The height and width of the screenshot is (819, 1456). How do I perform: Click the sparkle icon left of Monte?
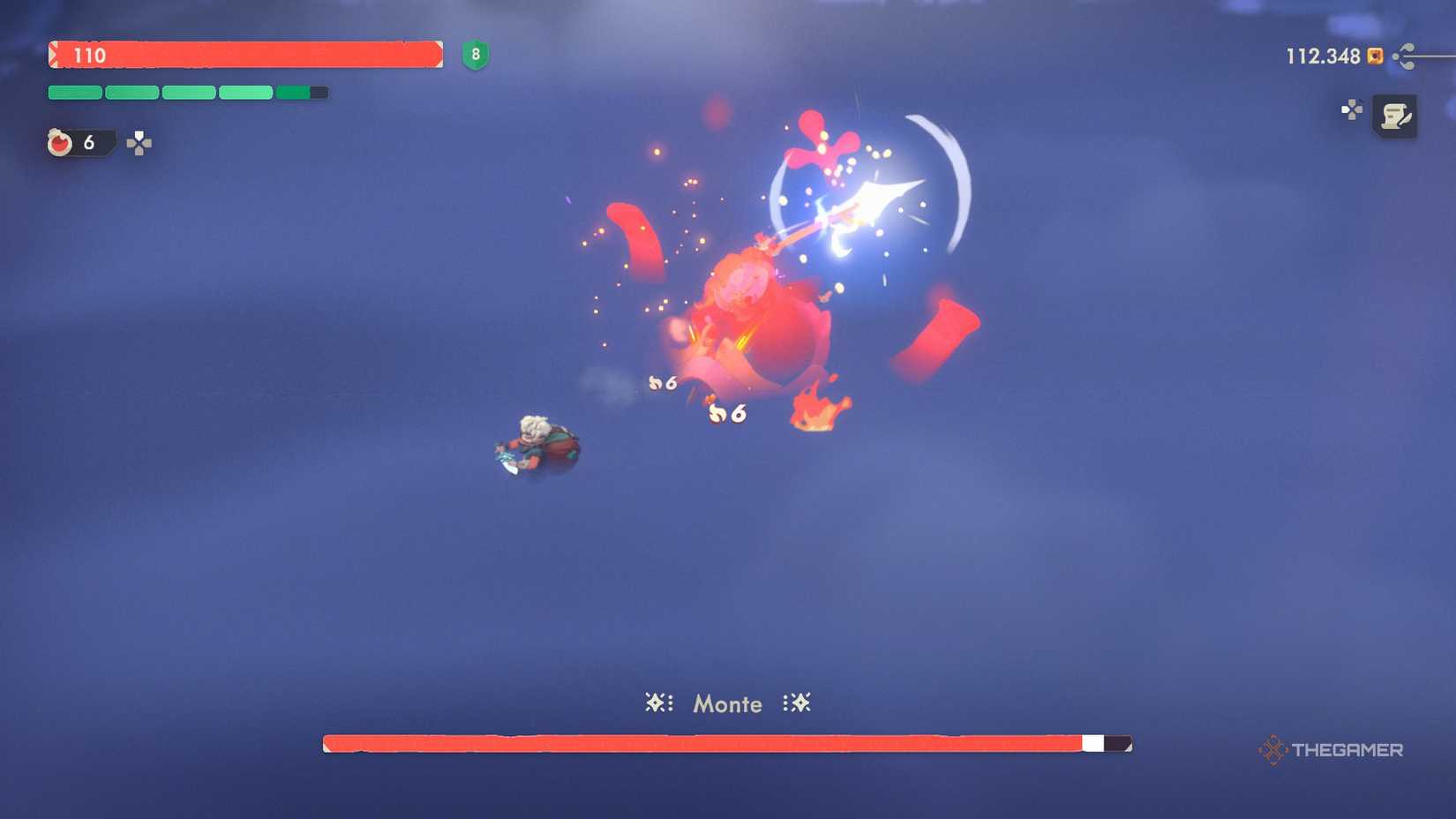[x=657, y=703]
